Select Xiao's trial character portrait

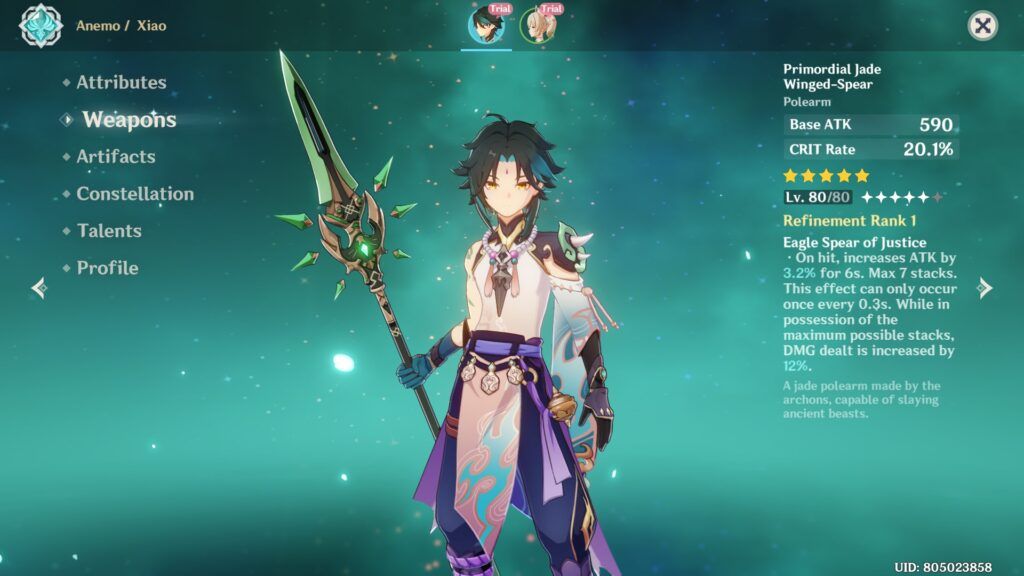point(487,25)
